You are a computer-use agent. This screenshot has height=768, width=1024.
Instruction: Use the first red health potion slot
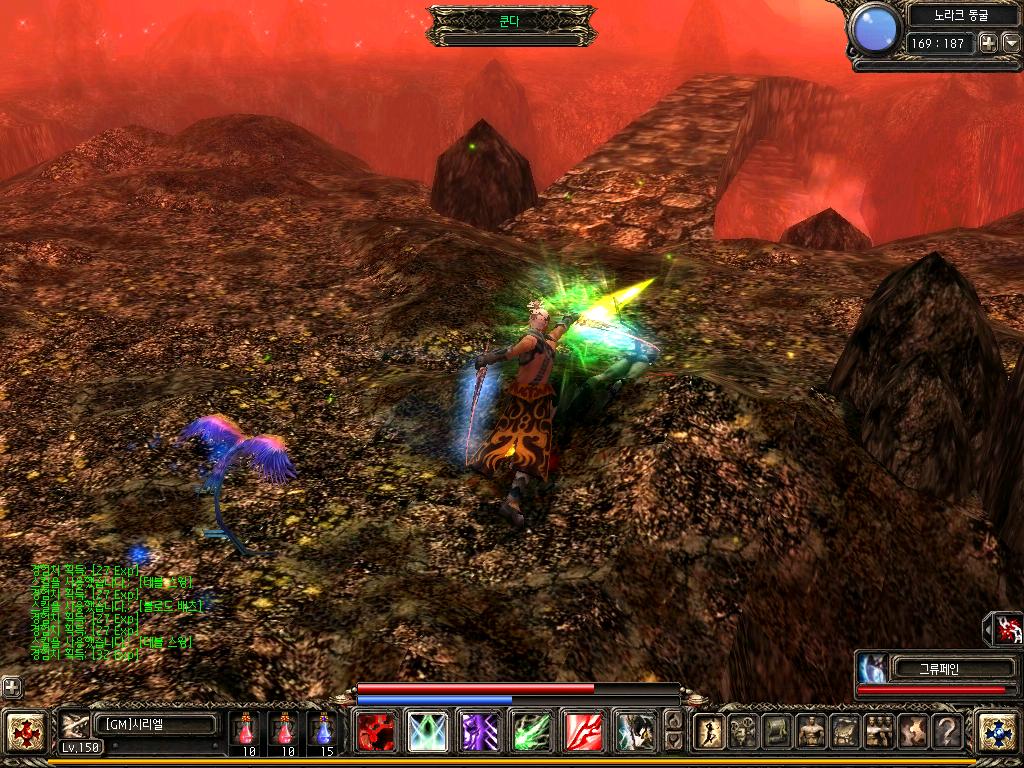[x=247, y=731]
